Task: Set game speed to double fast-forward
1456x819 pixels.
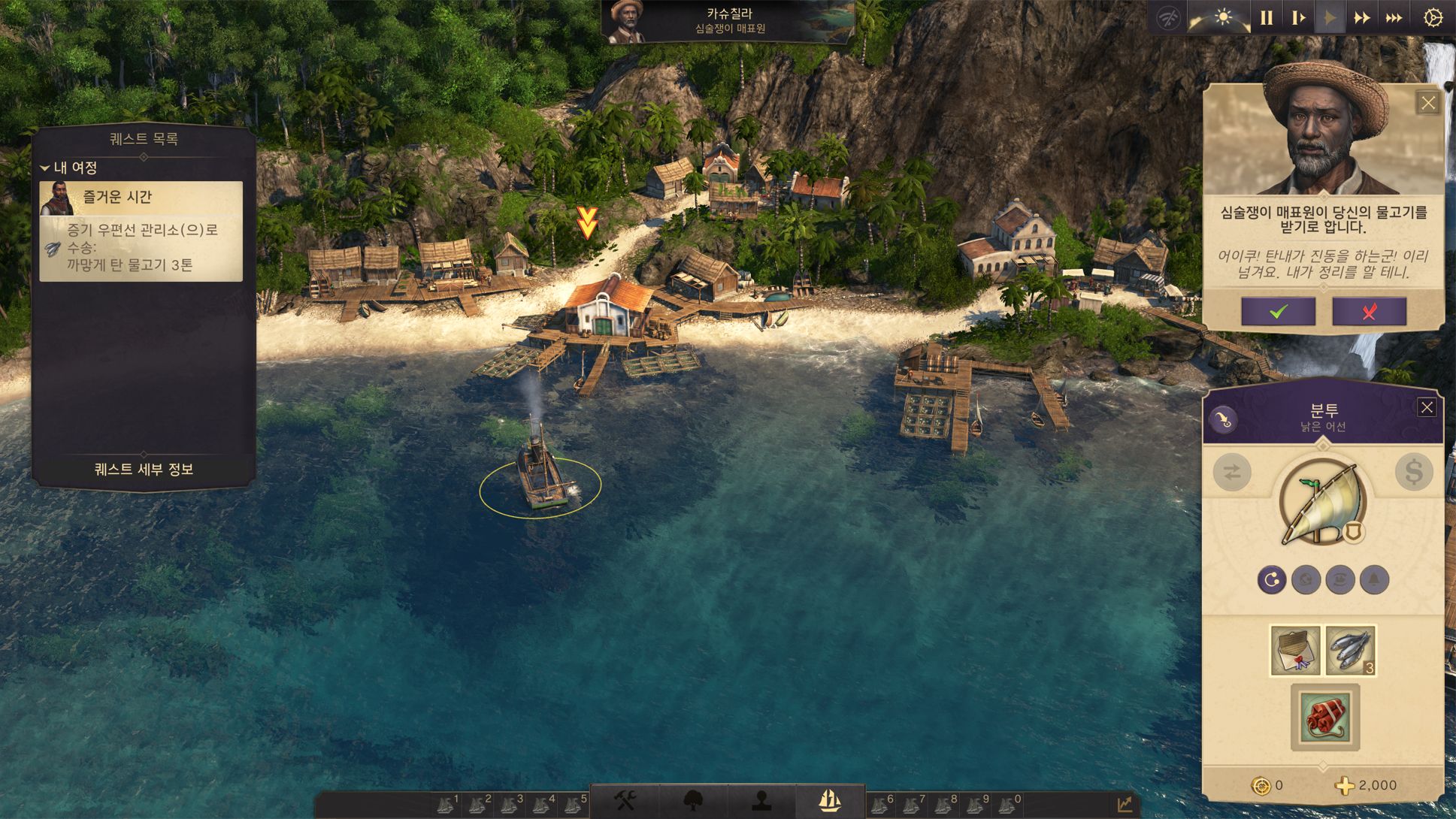Action: [x=1361, y=17]
